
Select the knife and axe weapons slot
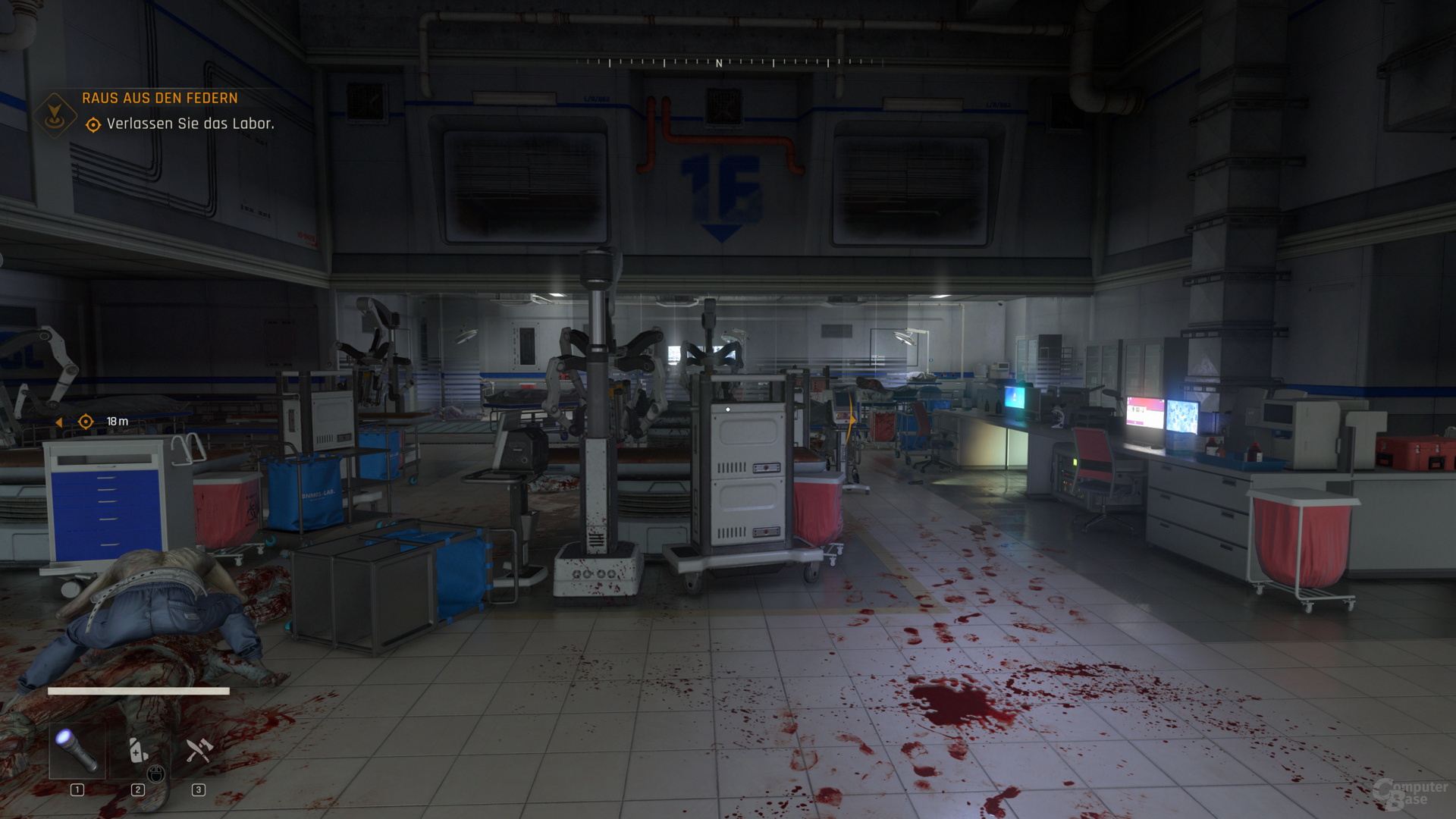coord(199,751)
